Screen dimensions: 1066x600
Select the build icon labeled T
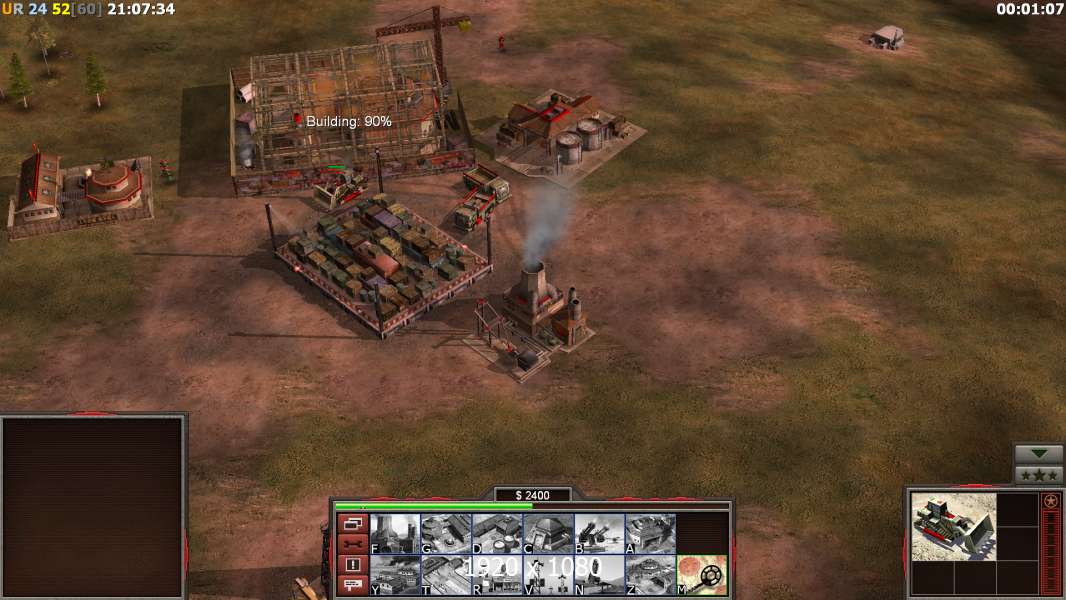point(446,575)
